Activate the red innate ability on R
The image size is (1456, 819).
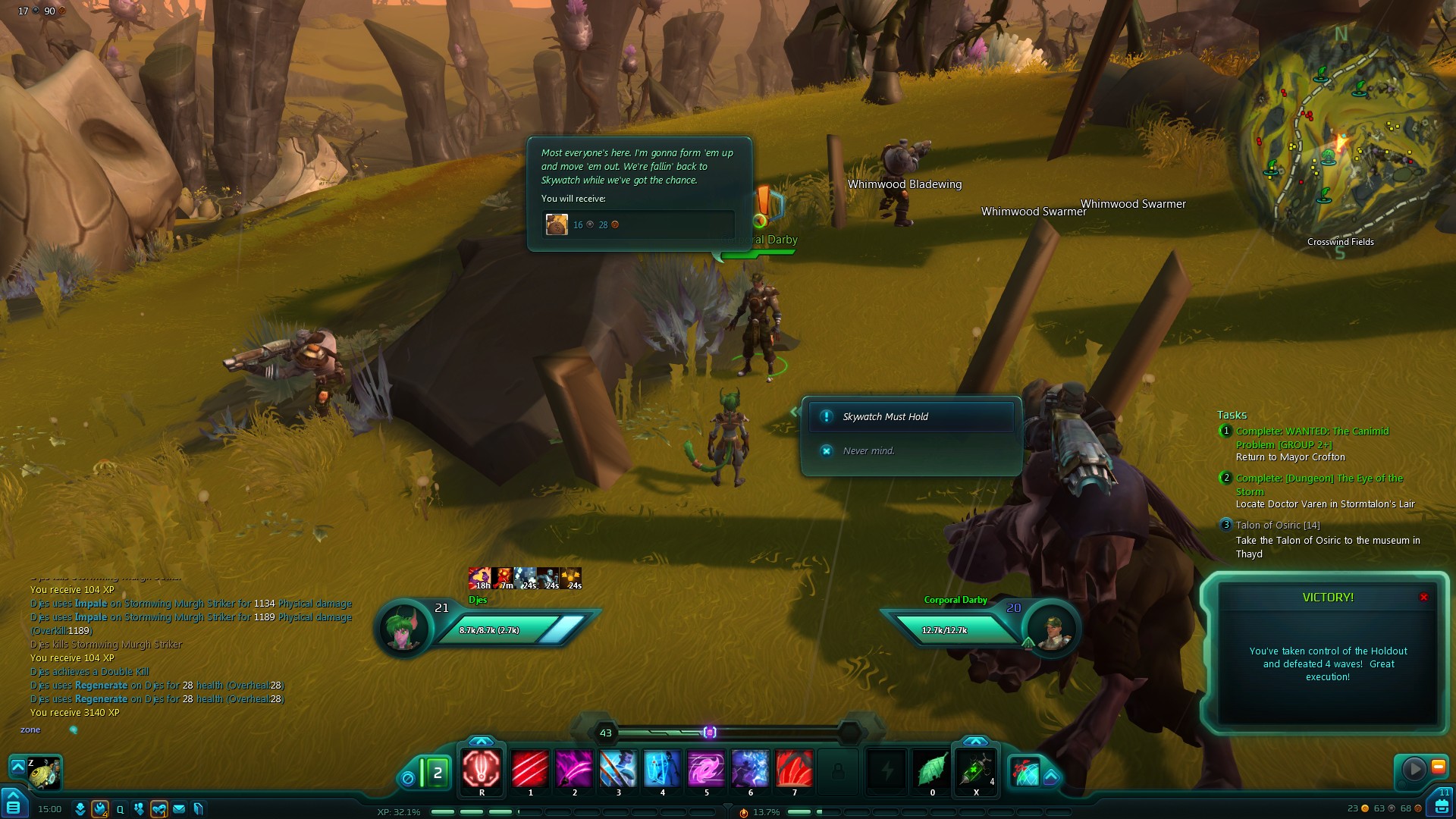[482, 769]
